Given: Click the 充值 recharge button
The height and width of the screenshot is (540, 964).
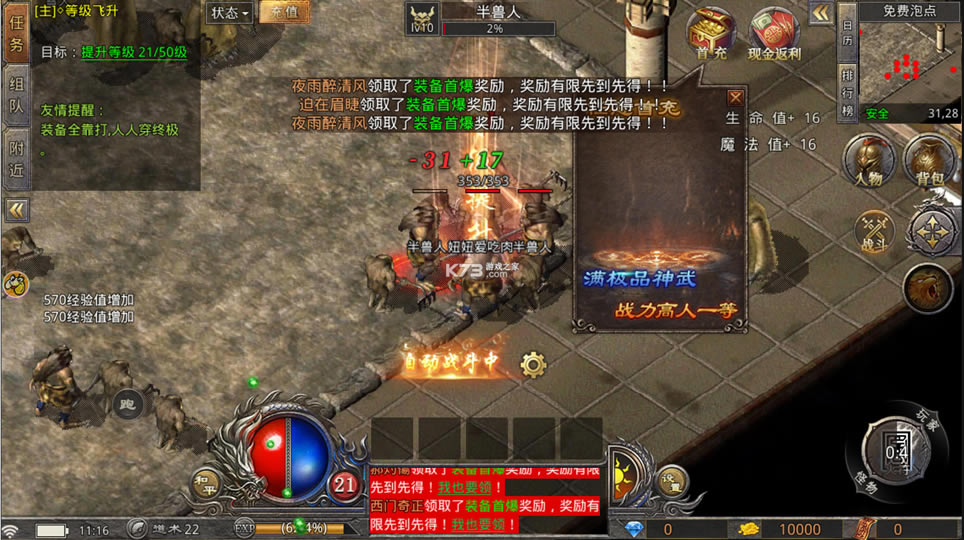Looking at the screenshot, I should [283, 12].
